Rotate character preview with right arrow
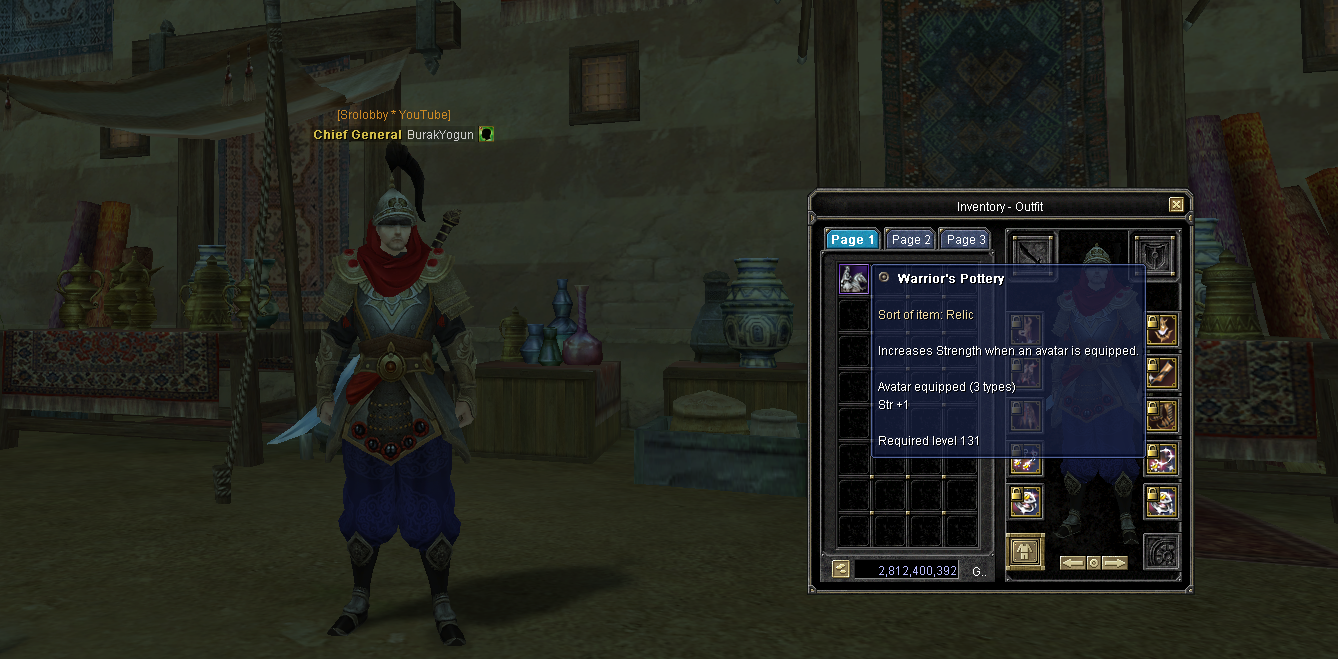 coord(1115,563)
